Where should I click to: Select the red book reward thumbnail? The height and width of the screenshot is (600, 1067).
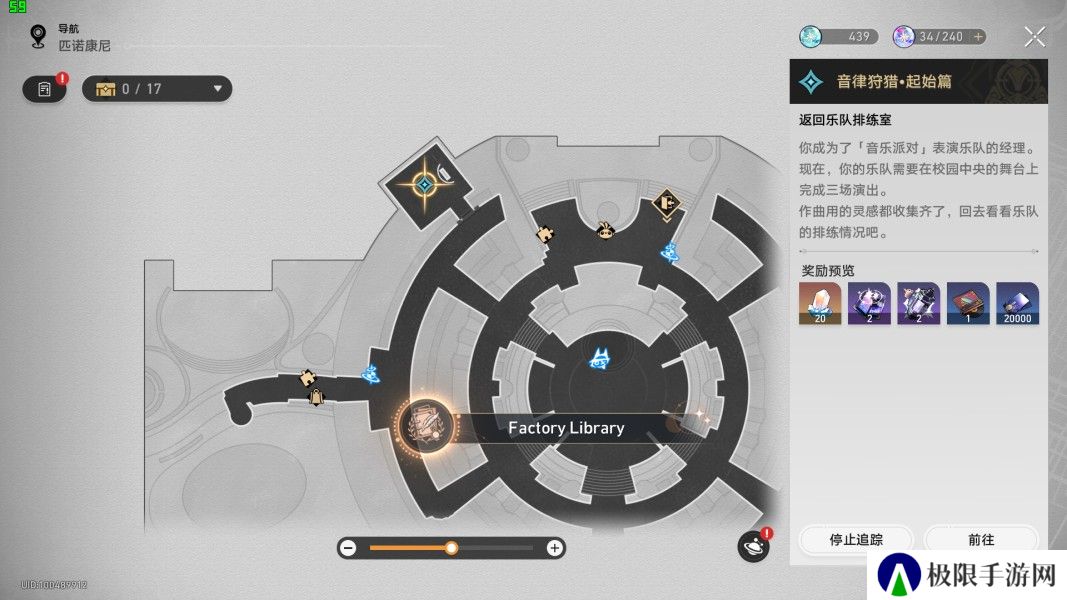(x=968, y=303)
